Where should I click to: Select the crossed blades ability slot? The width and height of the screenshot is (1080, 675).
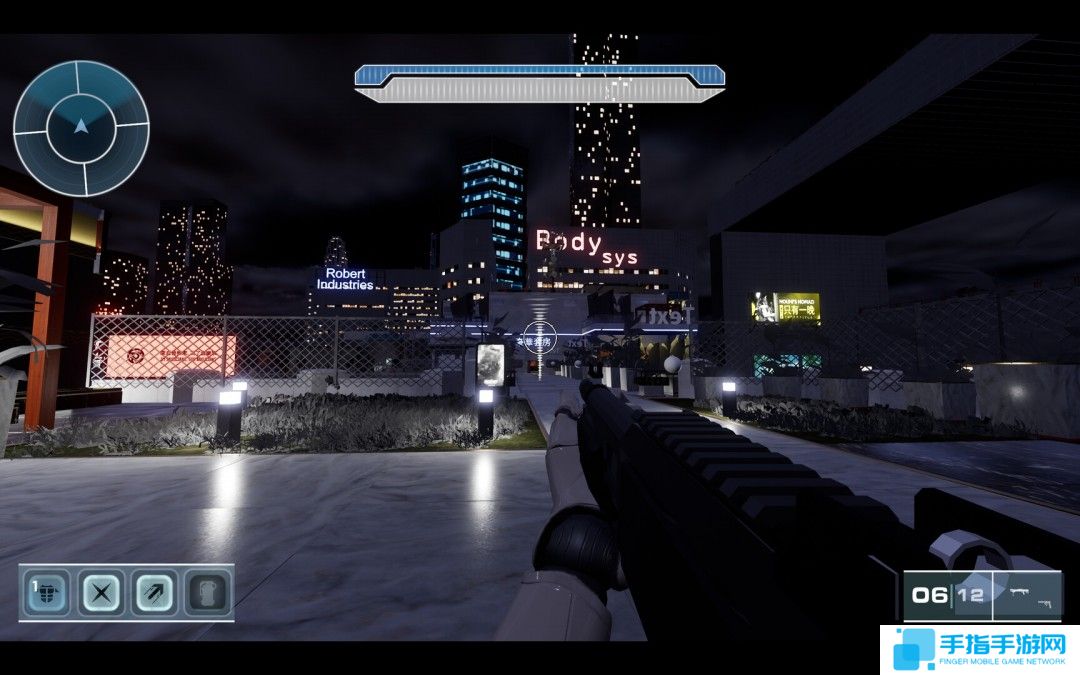(x=100, y=593)
